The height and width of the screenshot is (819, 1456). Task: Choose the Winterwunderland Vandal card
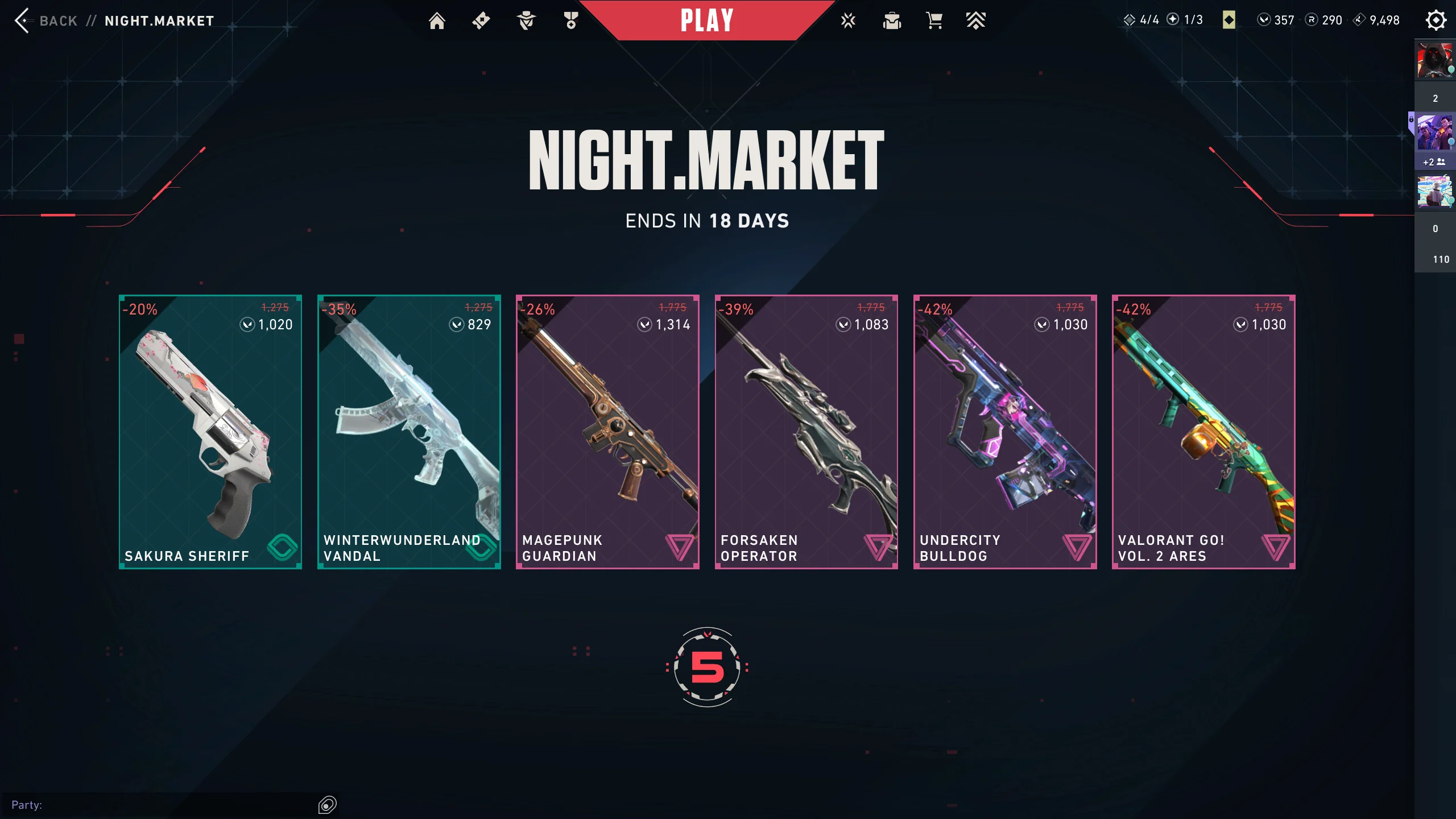click(409, 432)
